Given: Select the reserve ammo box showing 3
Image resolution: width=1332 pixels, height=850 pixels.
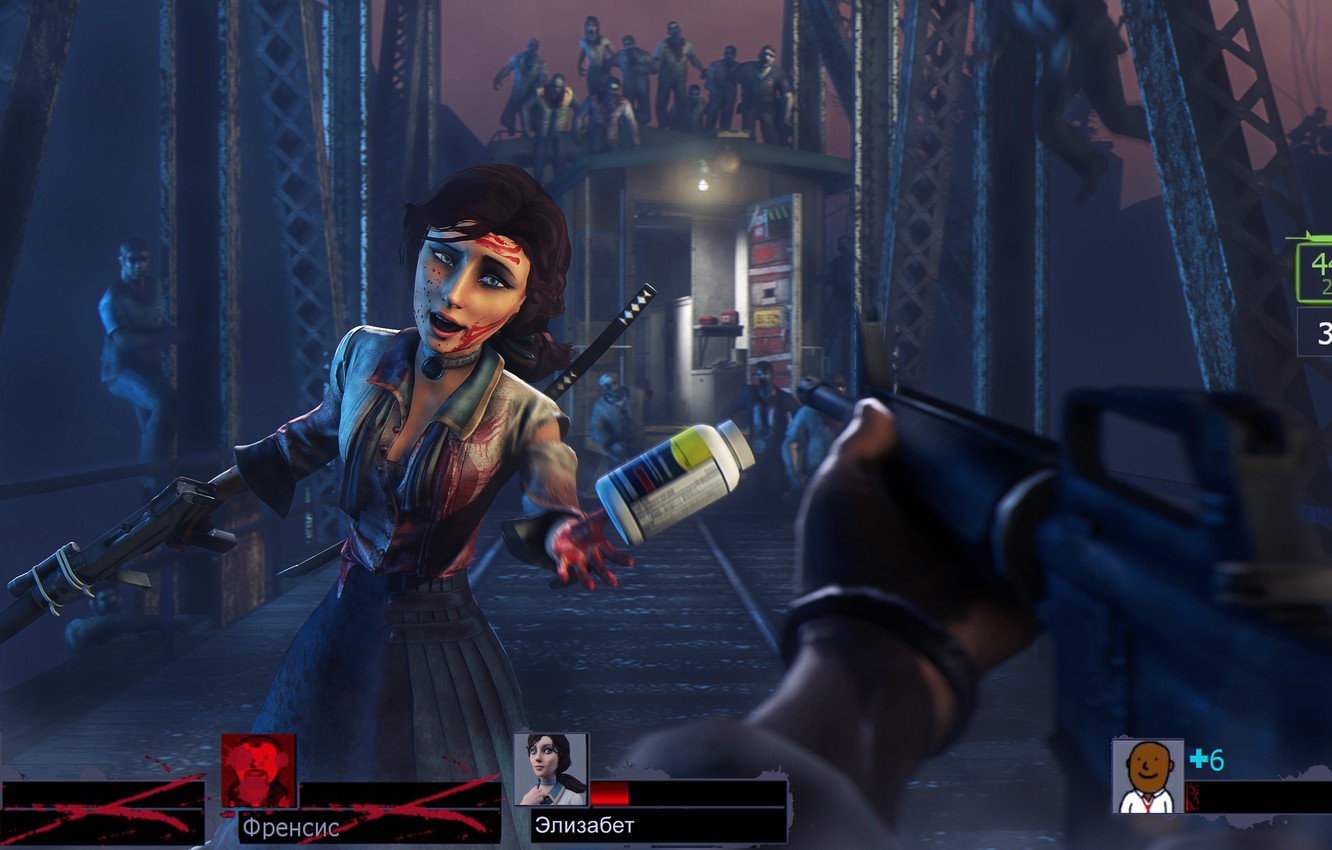Looking at the screenshot, I should point(1322,330).
